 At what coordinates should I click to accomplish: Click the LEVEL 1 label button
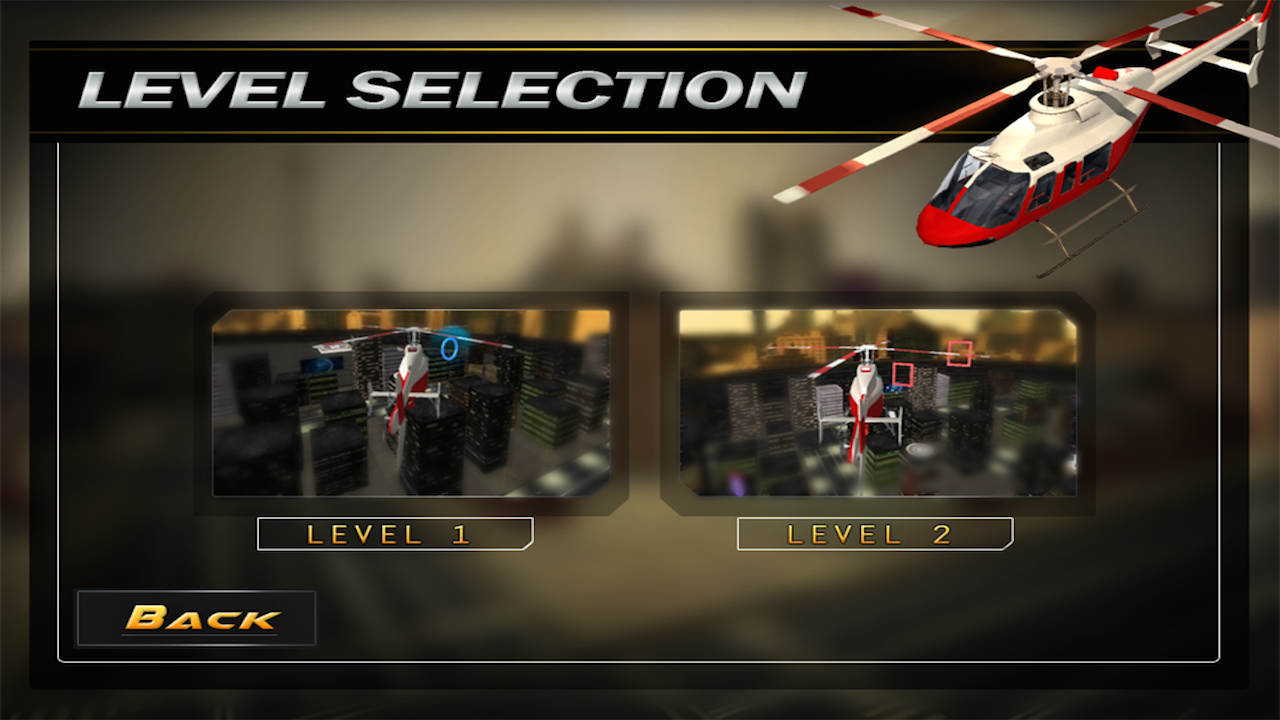[x=395, y=533]
